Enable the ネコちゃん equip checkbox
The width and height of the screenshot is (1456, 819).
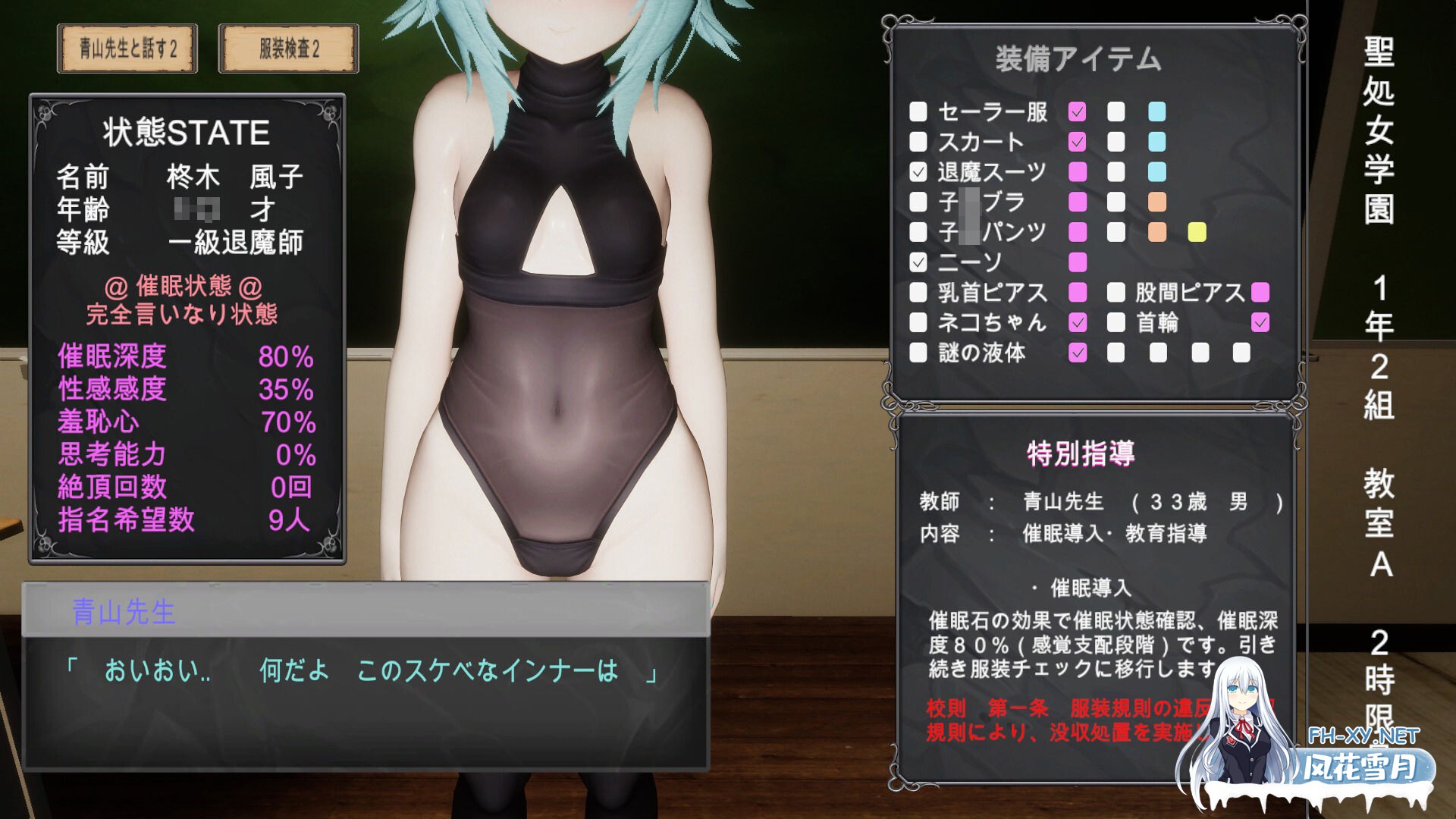[x=919, y=323]
